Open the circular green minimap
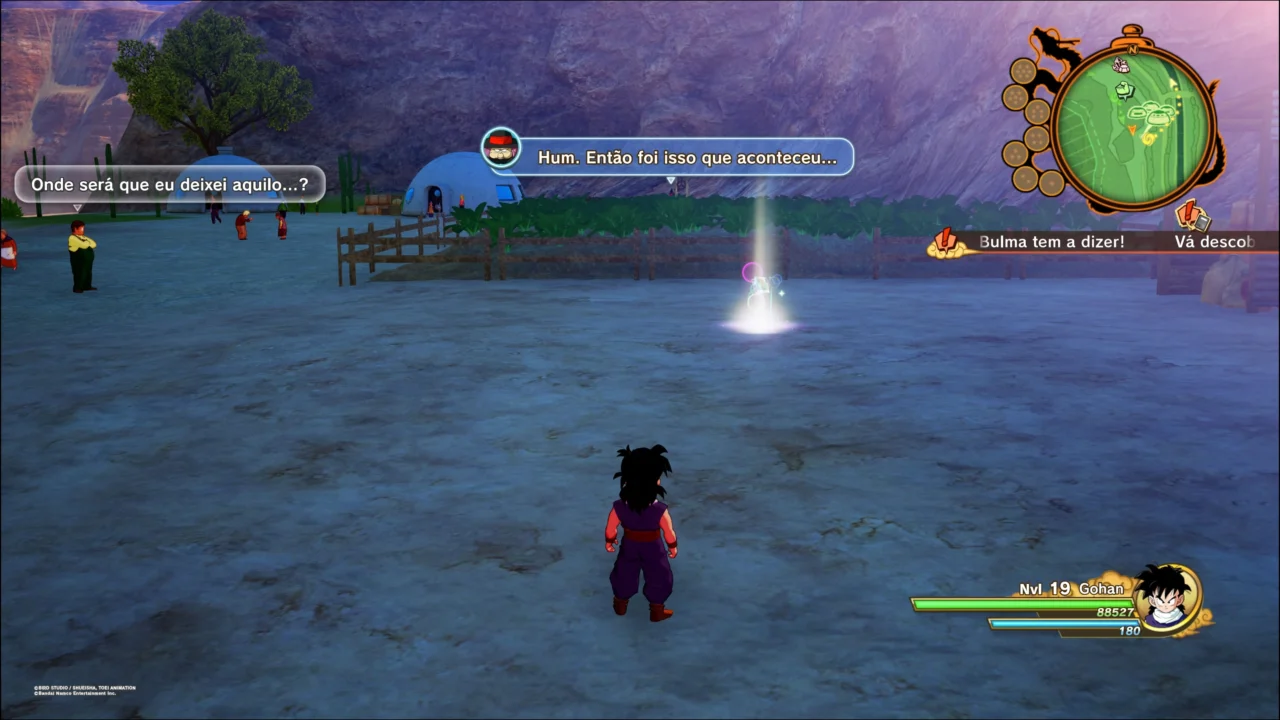1280x720 pixels. (1132, 126)
